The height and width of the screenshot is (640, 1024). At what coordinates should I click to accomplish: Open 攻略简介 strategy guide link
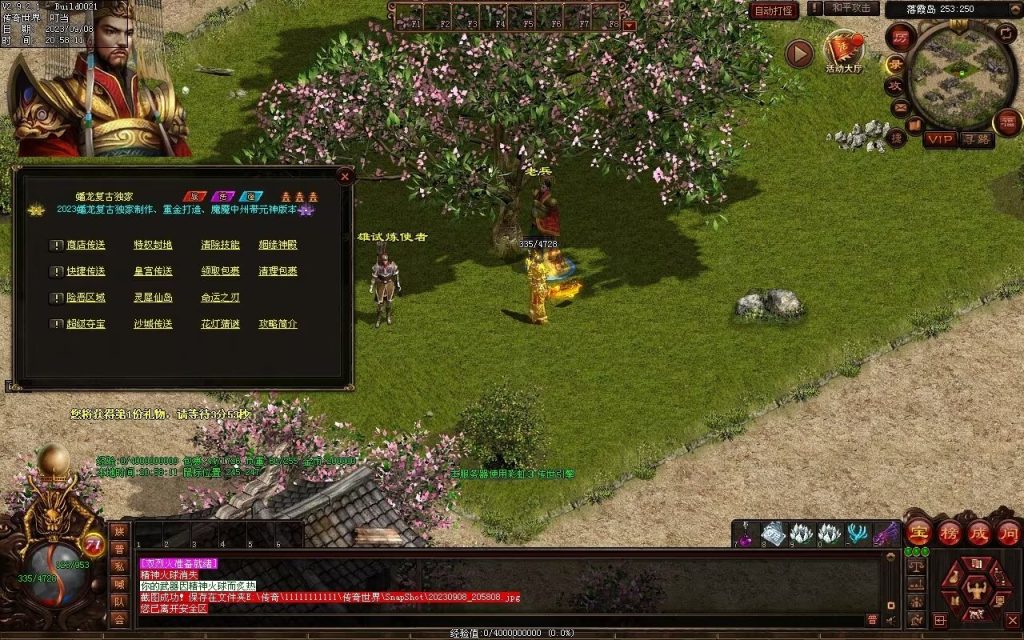[278, 324]
